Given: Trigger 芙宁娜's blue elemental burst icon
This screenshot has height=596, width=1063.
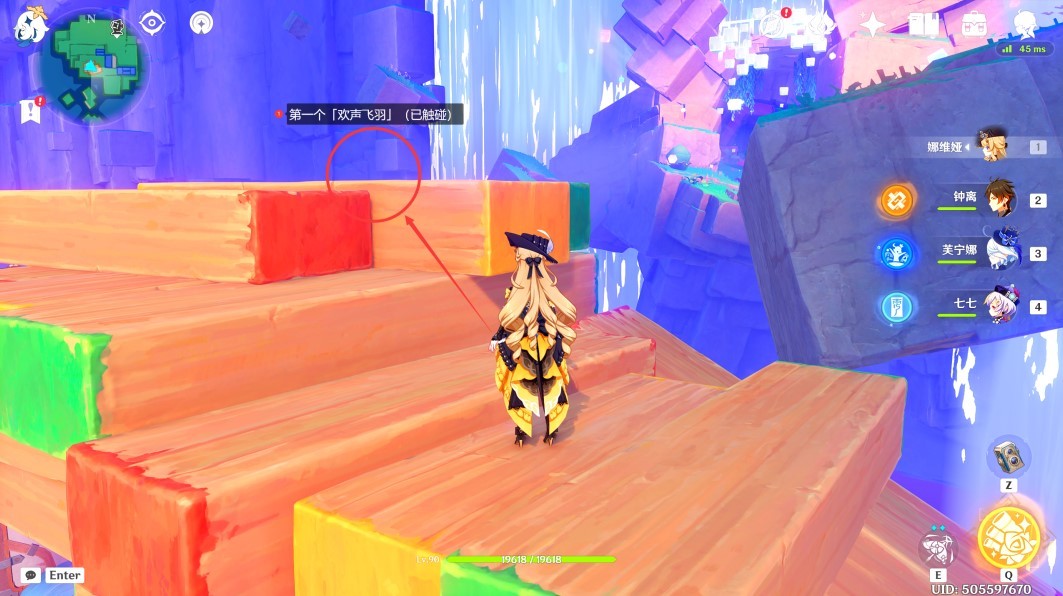Looking at the screenshot, I should (896, 253).
